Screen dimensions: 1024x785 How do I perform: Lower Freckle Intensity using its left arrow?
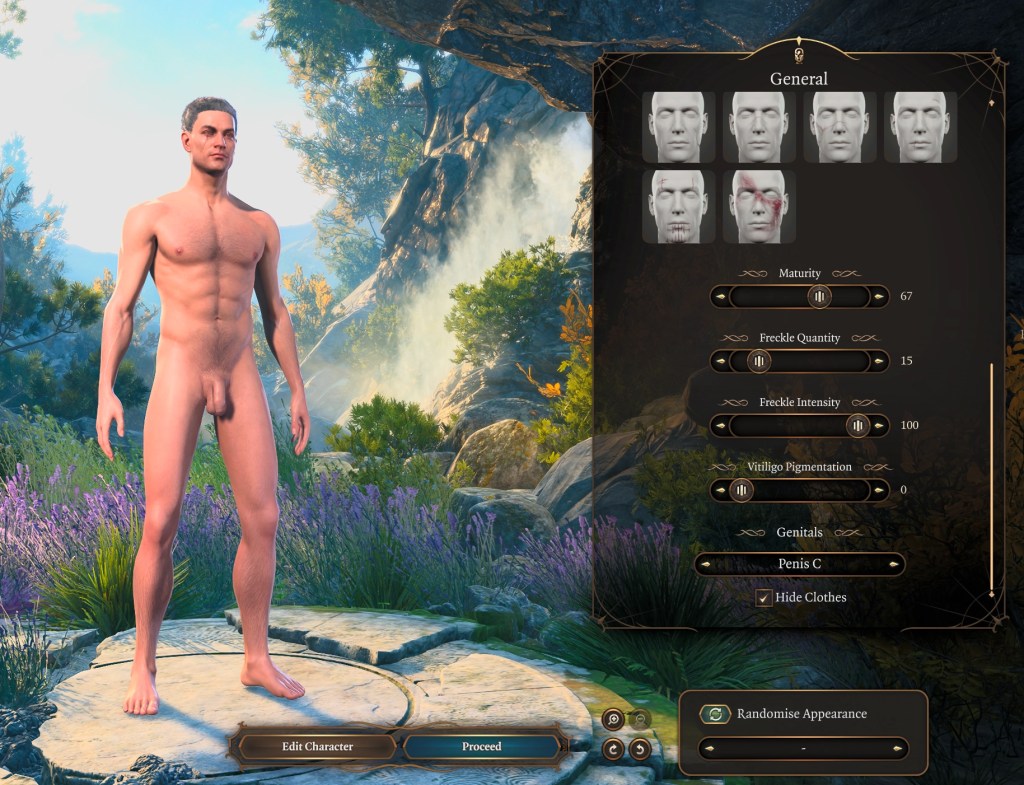pos(721,426)
